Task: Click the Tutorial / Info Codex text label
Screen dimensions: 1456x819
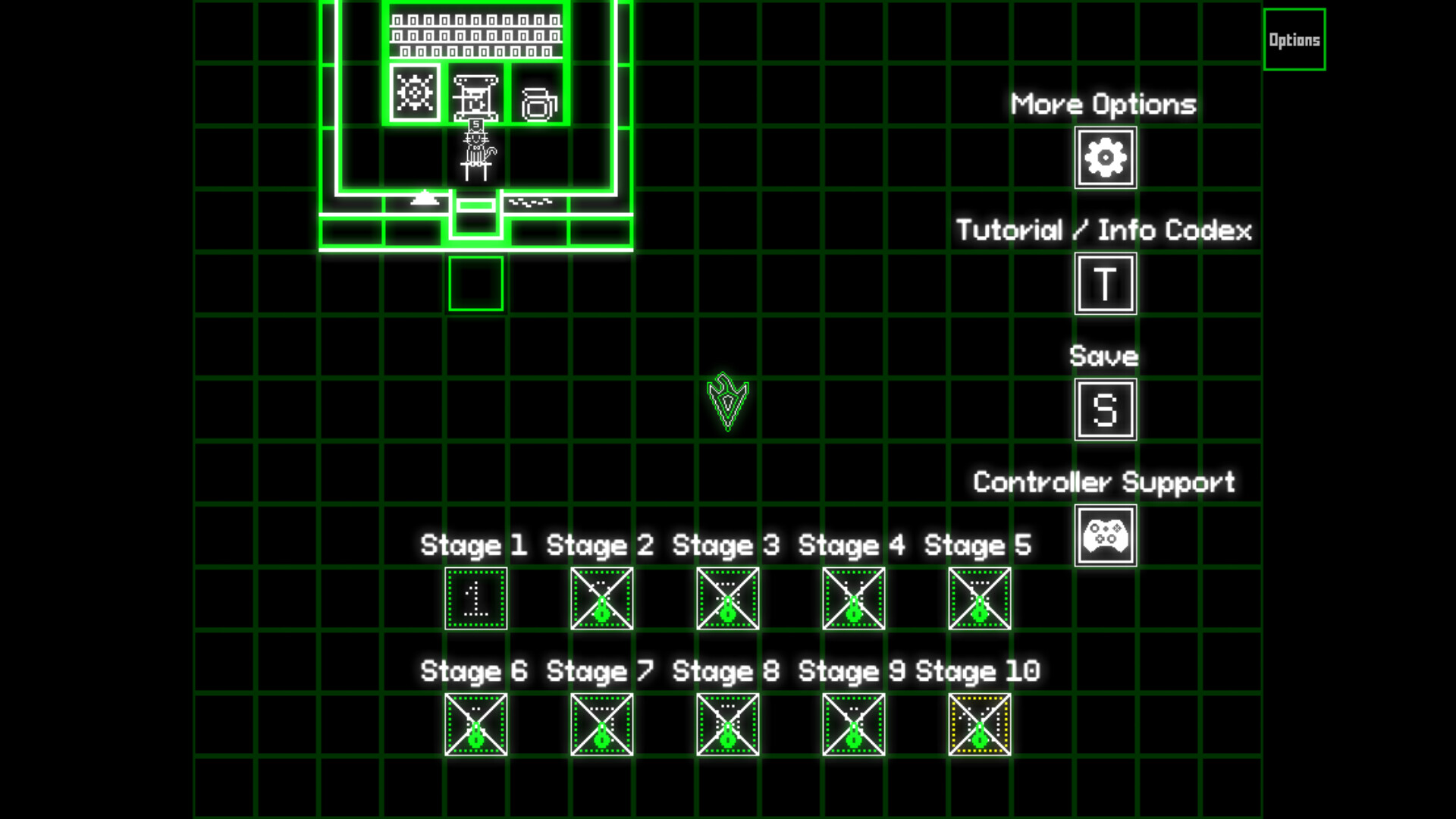Action: point(1104,230)
